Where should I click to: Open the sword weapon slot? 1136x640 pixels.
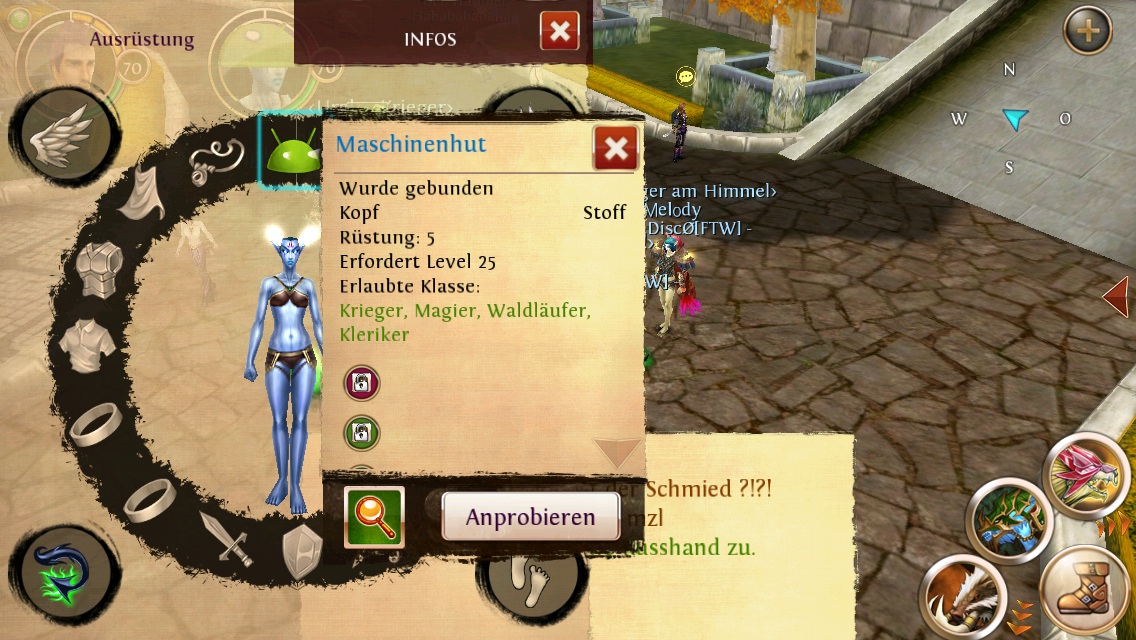[224, 537]
